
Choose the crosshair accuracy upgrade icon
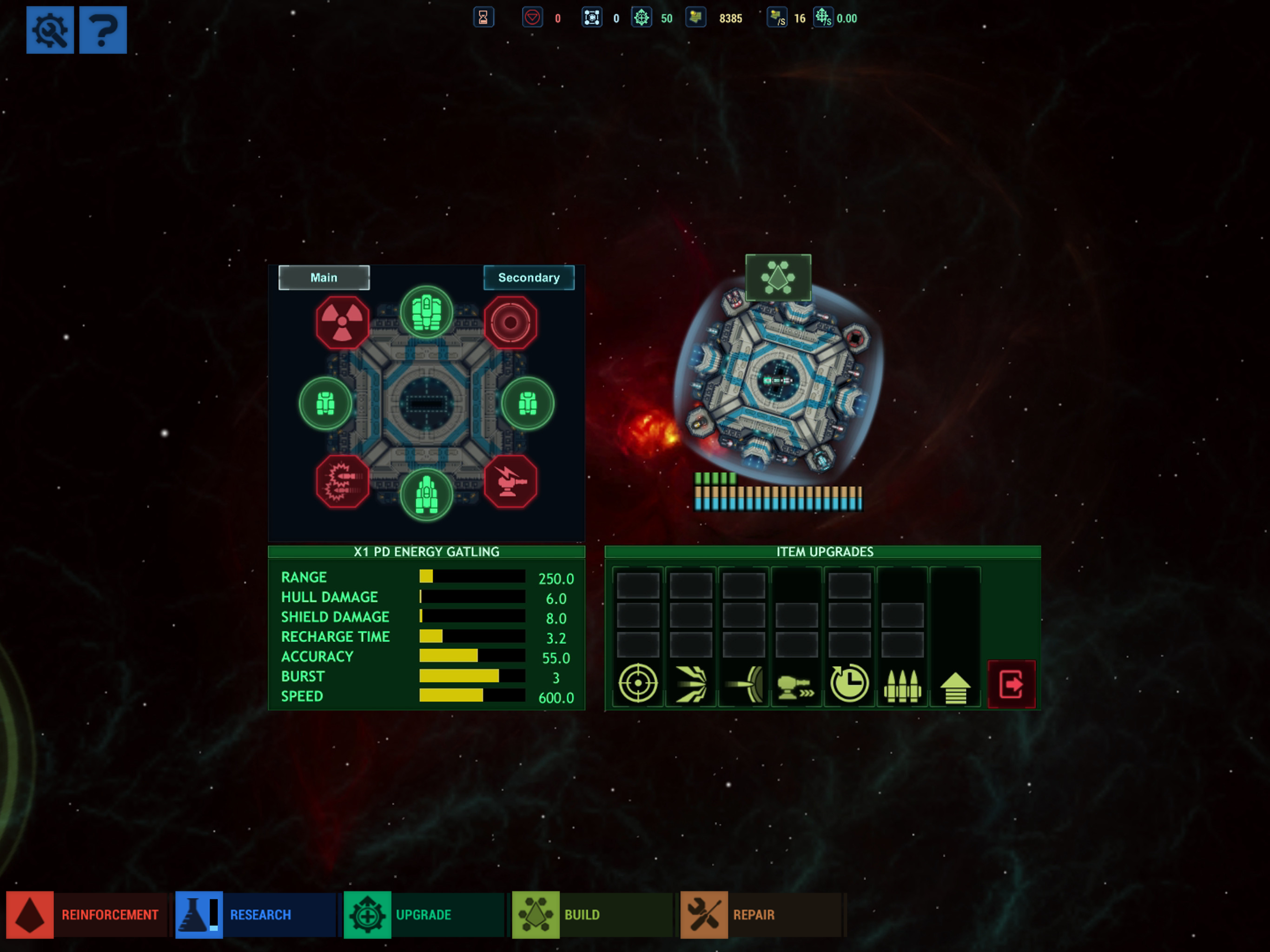pyautogui.click(x=638, y=683)
